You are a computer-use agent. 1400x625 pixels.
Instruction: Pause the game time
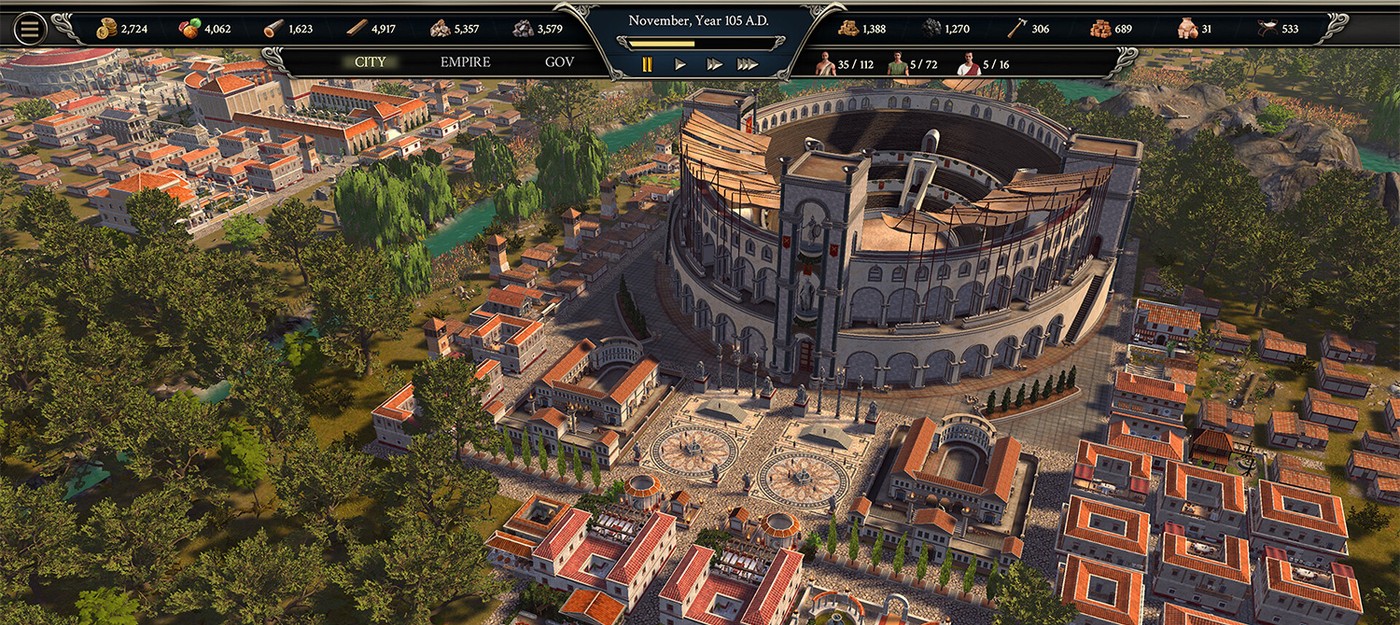click(647, 64)
